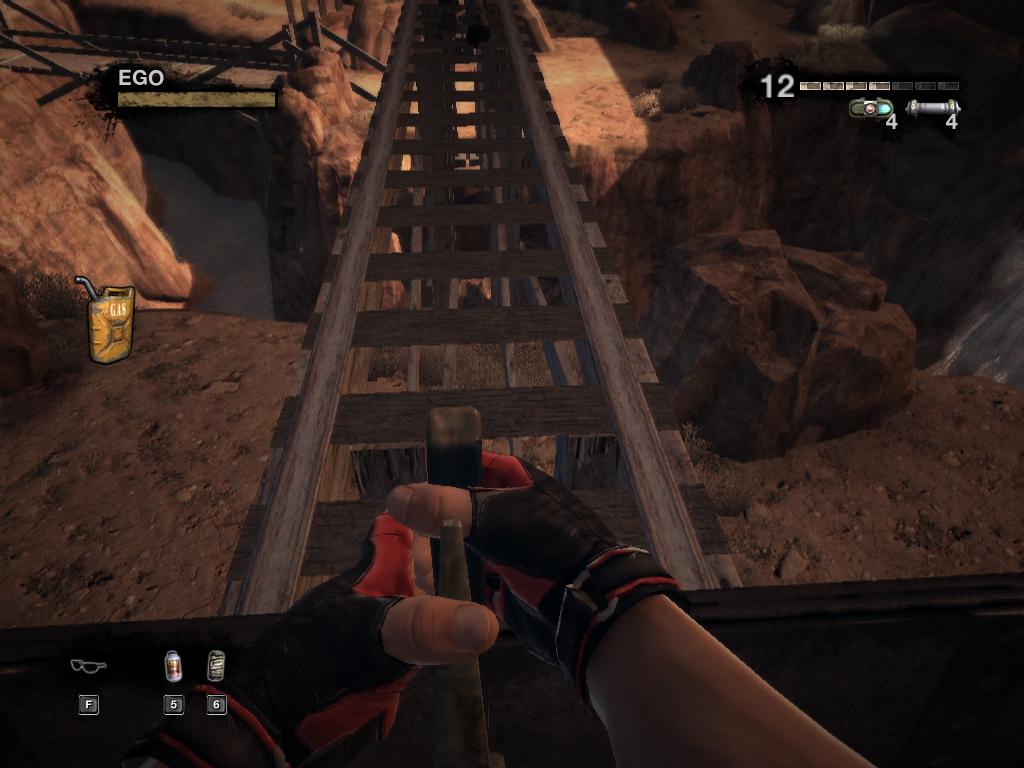Click the yellow gas can icon

coord(109,322)
